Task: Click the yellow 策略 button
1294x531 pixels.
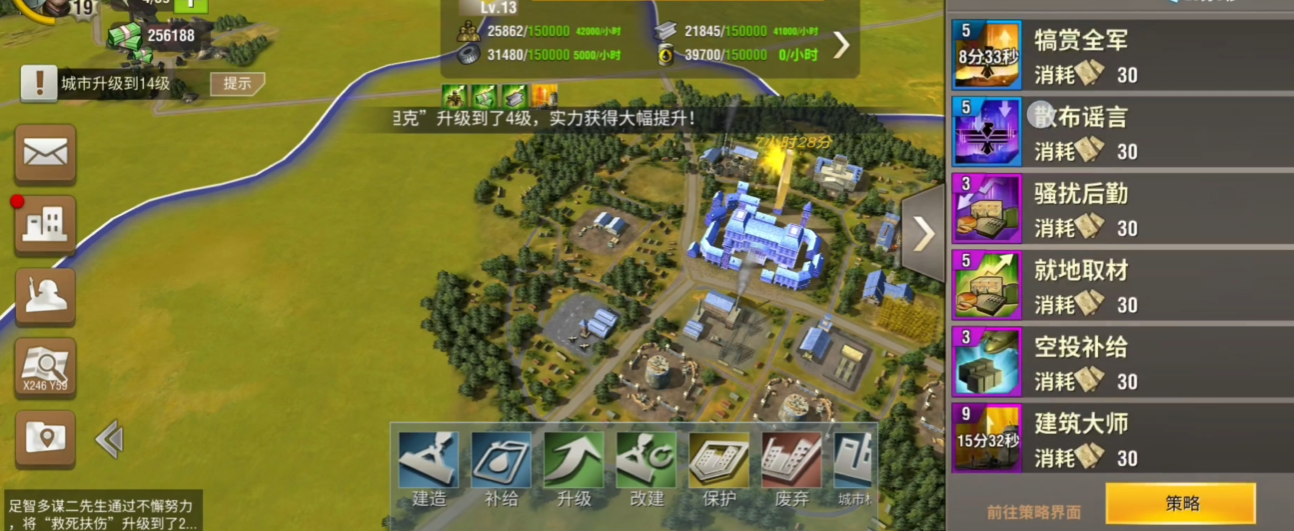Action: click(1180, 504)
